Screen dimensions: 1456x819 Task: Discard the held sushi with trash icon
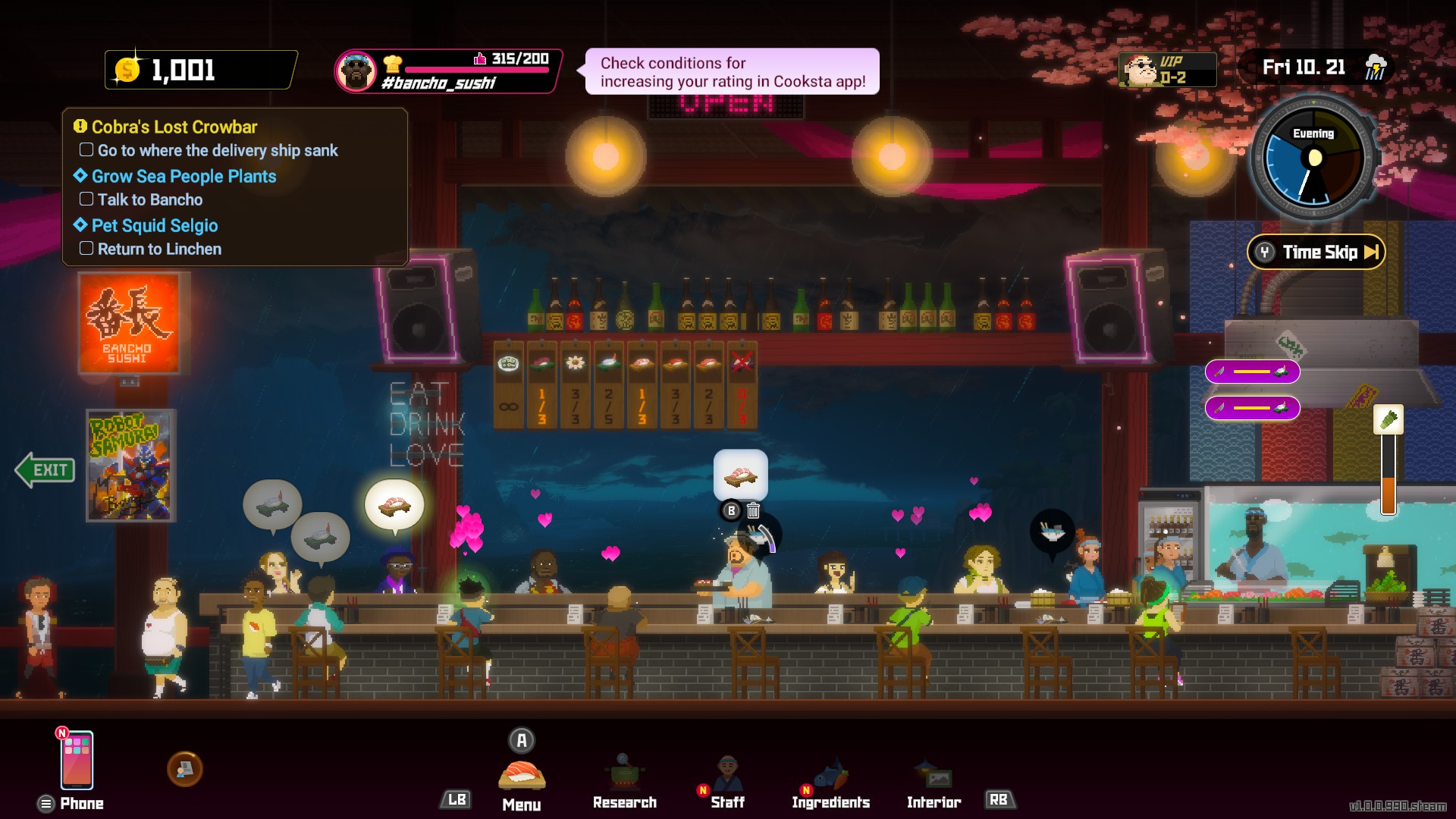(753, 511)
